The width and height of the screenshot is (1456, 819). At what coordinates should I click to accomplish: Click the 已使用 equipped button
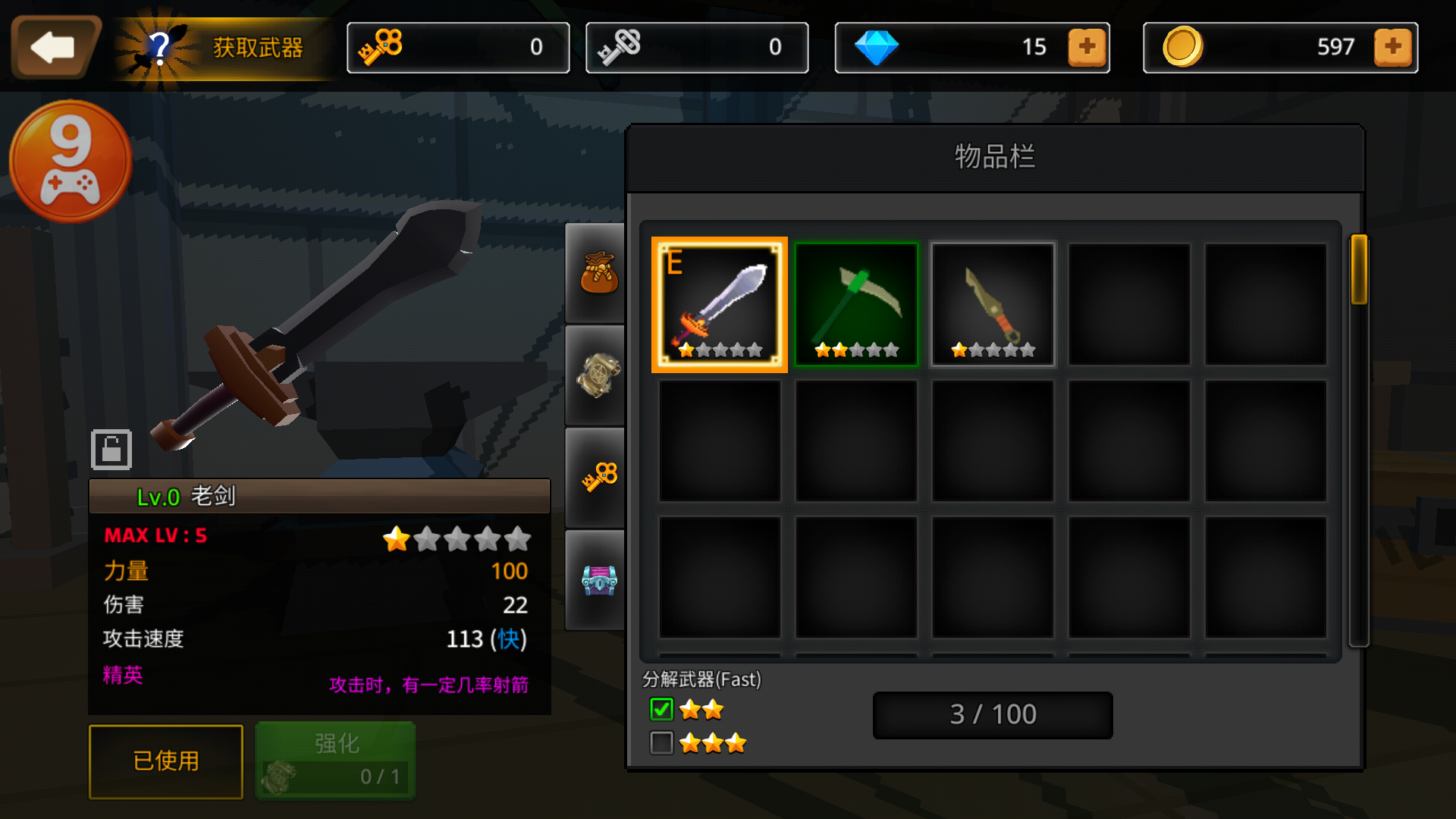pyautogui.click(x=166, y=761)
